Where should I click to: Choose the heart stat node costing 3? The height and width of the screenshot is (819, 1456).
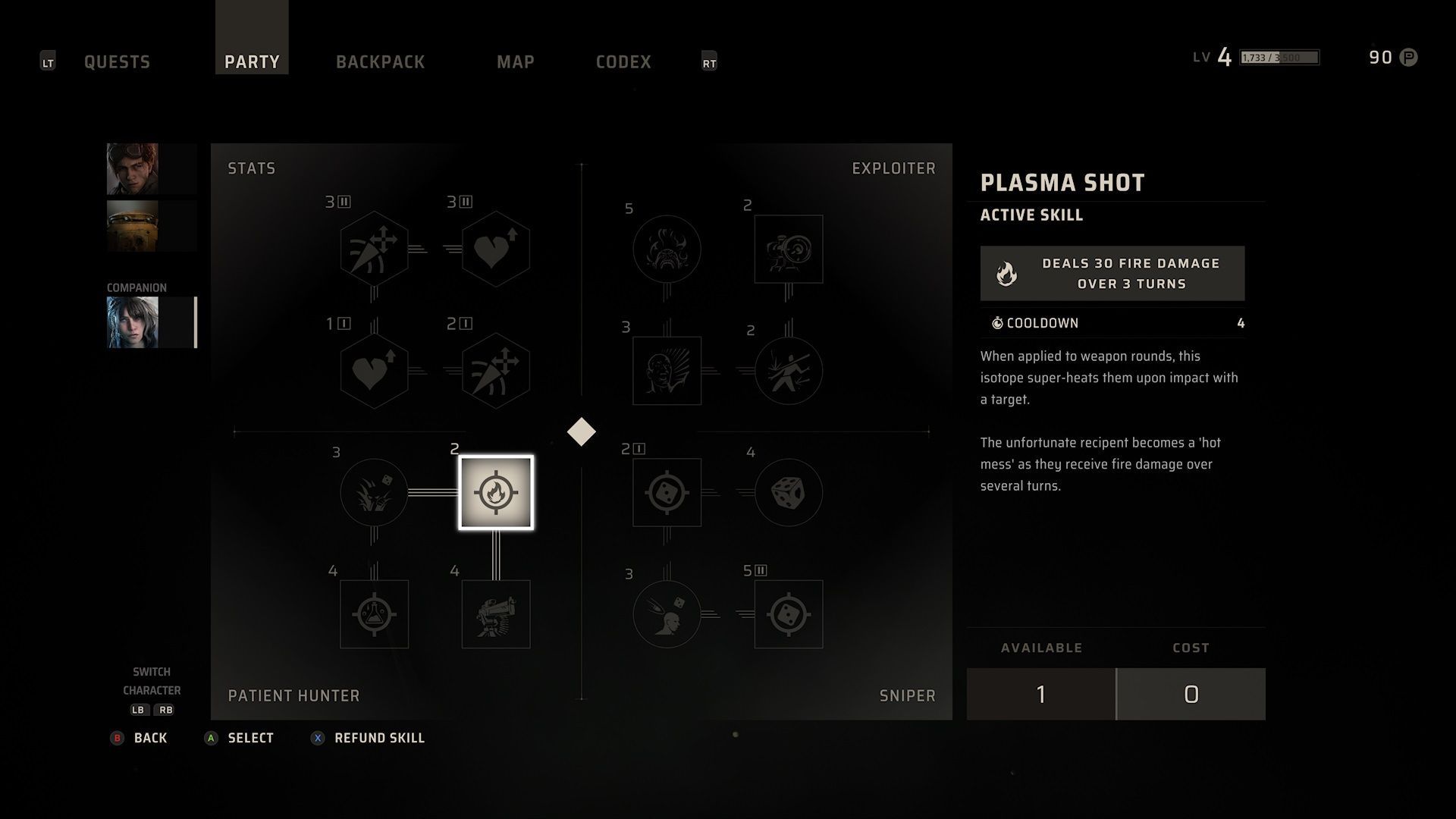click(x=496, y=249)
